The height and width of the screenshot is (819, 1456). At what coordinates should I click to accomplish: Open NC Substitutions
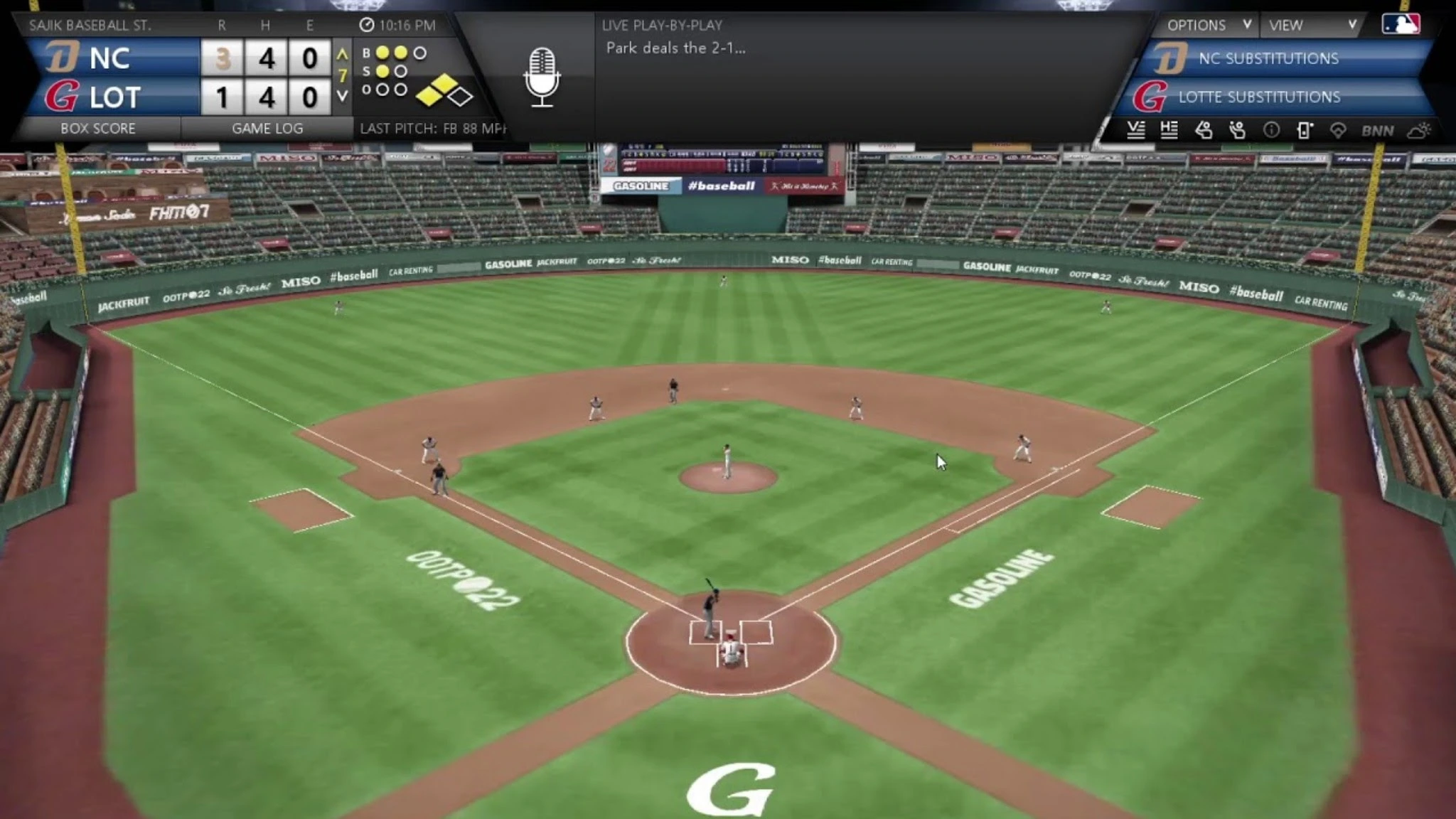tap(1268, 58)
